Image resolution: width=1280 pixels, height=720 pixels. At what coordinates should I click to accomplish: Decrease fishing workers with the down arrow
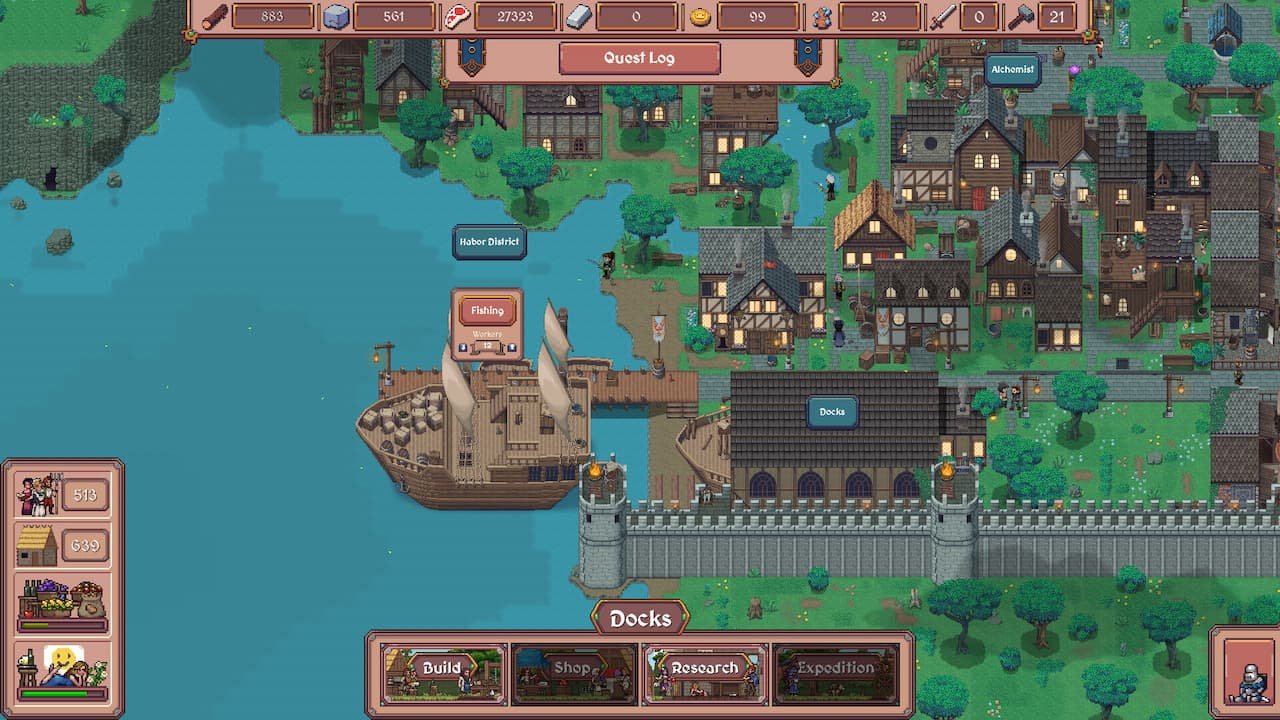[463, 347]
